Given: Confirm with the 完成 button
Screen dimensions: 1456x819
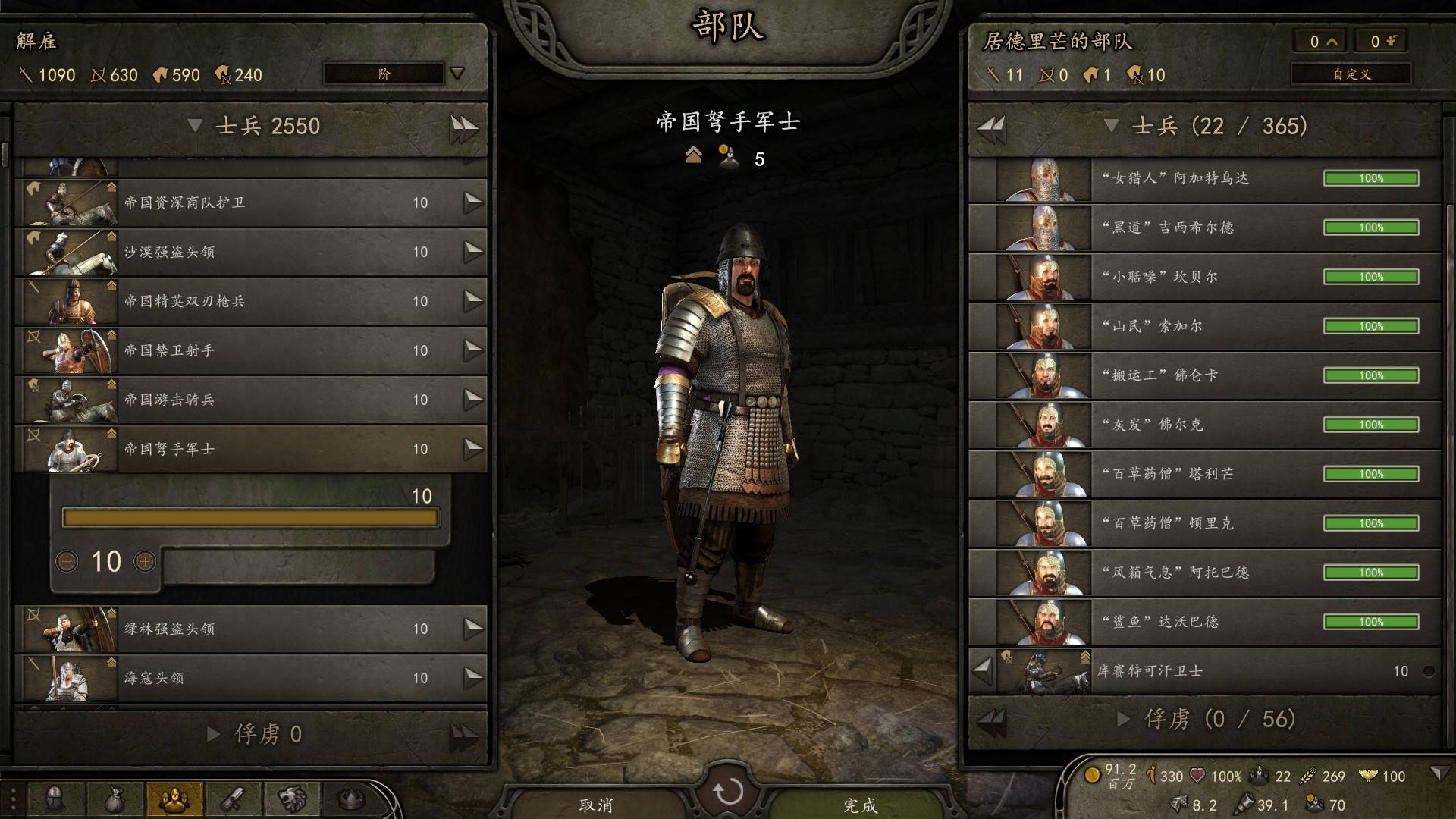Looking at the screenshot, I should 860,805.
